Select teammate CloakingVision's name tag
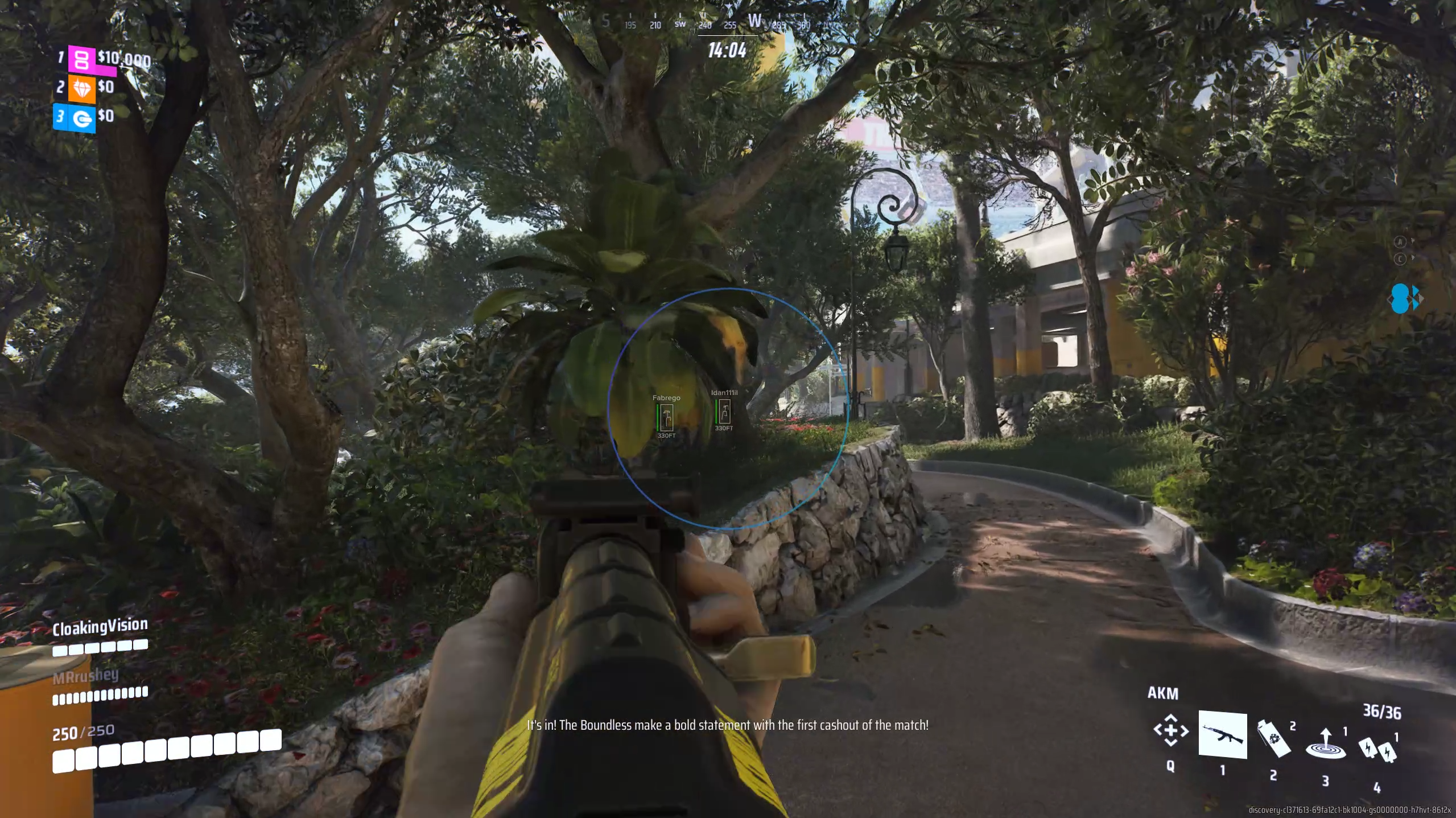The image size is (1456, 818). 100,627
